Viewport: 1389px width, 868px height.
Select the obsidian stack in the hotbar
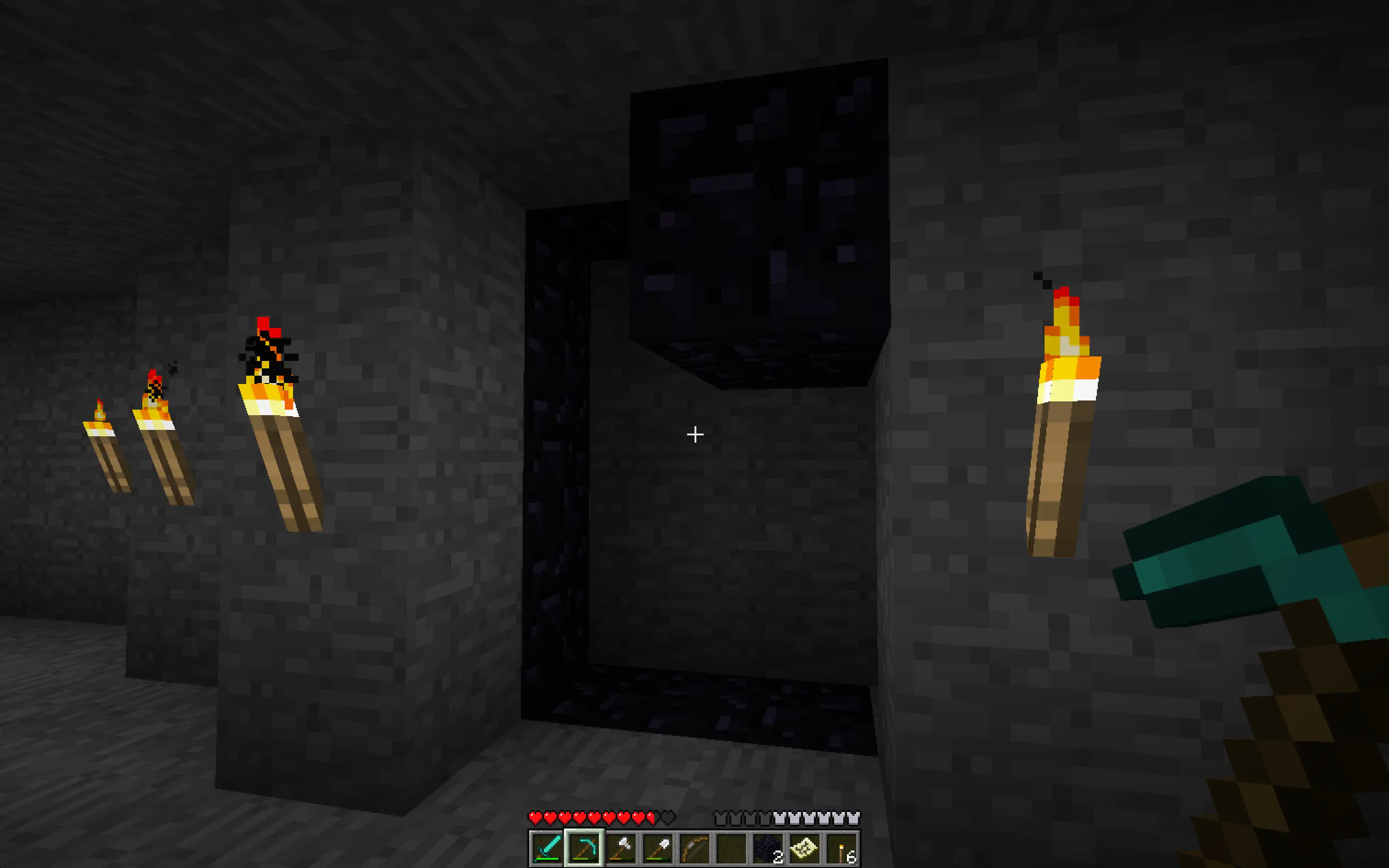pyautogui.click(x=769, y=847)
